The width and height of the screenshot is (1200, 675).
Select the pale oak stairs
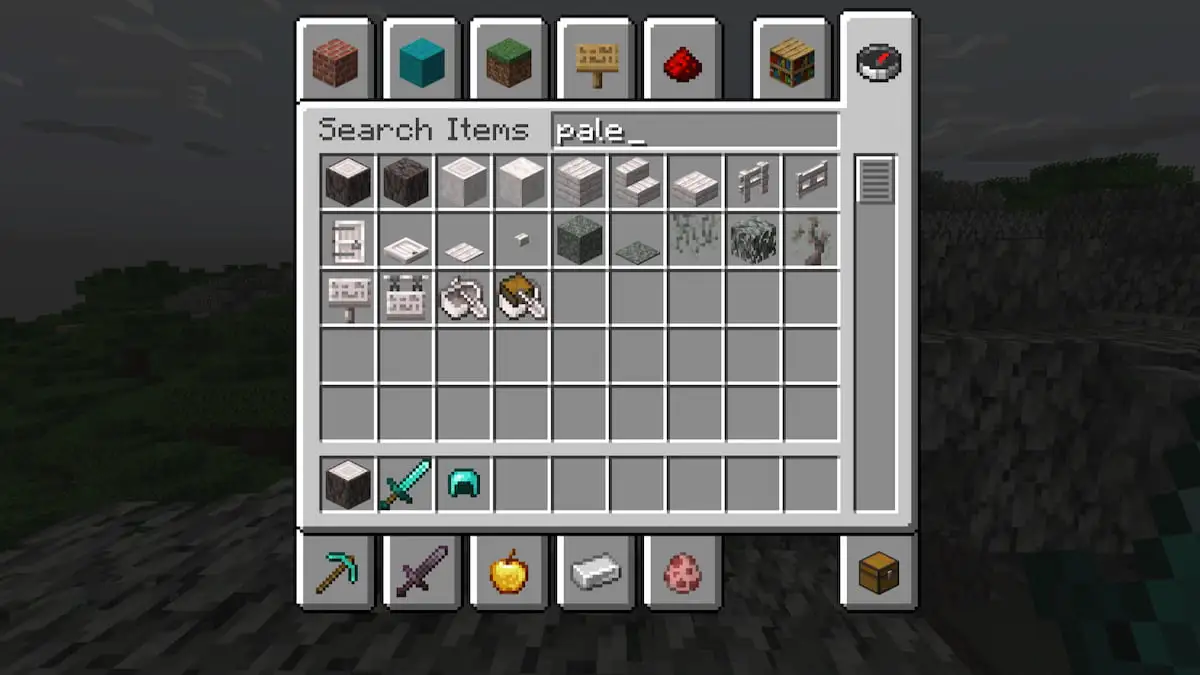point(638,183)
